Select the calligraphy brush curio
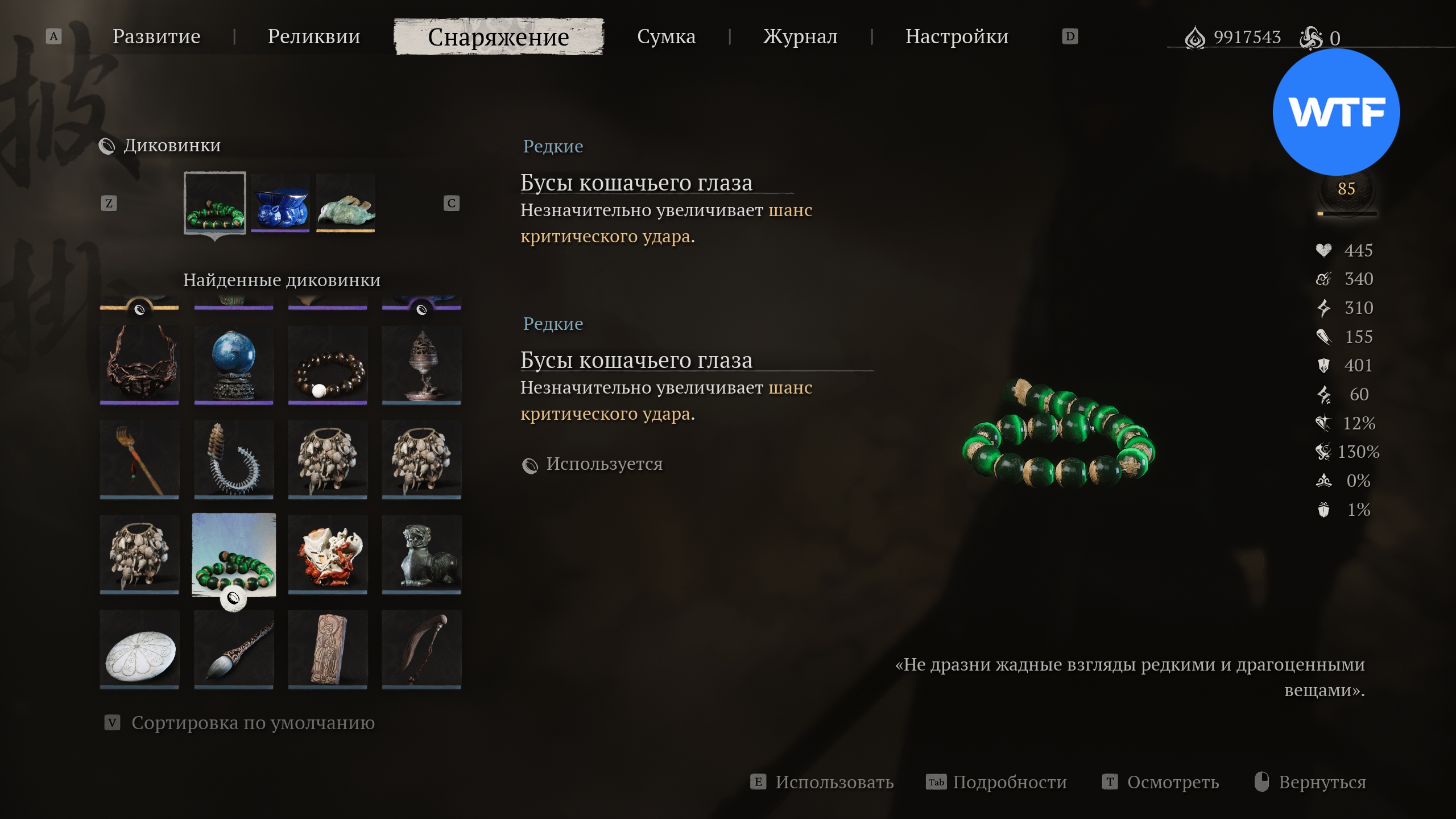This screenshot has height=819, width=1456. click(234, 650)
